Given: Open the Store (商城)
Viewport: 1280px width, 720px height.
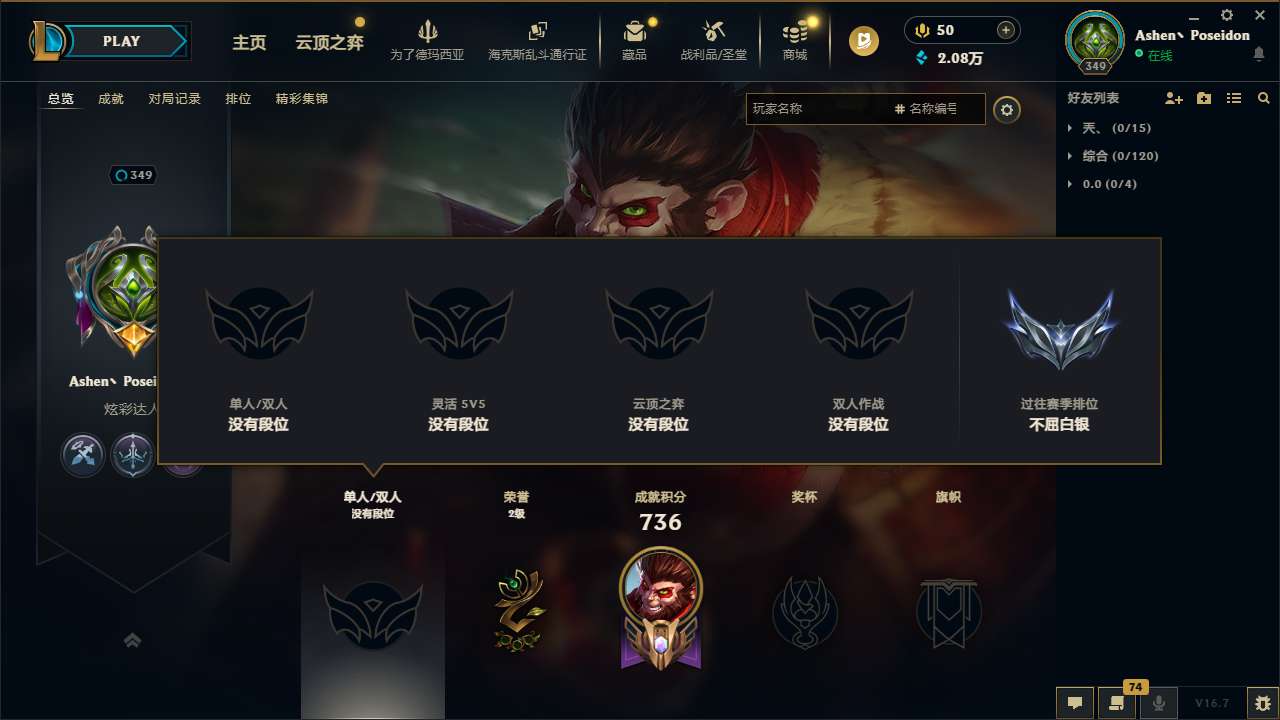Looking at the screenshot, I should (x=795, y=40).
